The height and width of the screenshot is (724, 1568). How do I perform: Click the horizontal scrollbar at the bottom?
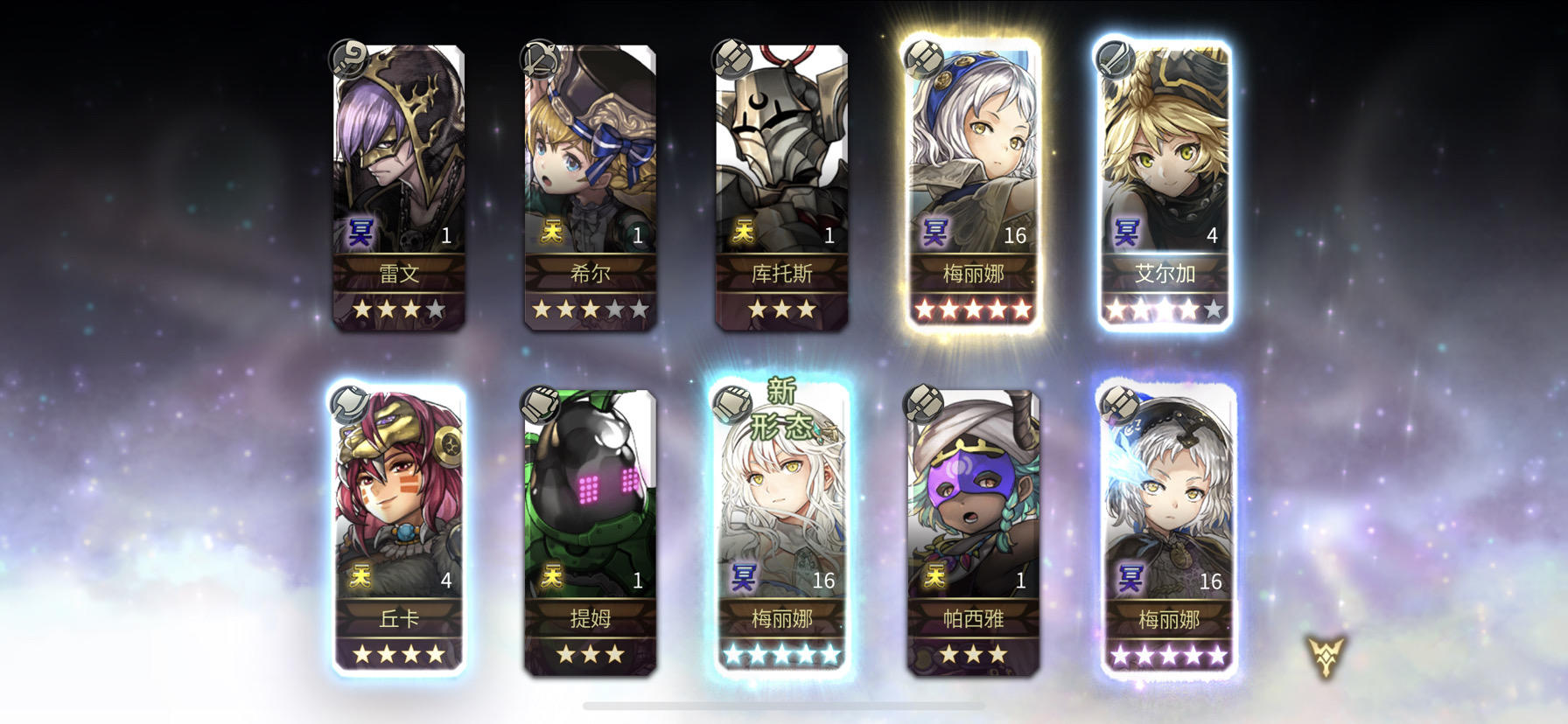coord(784,705)
